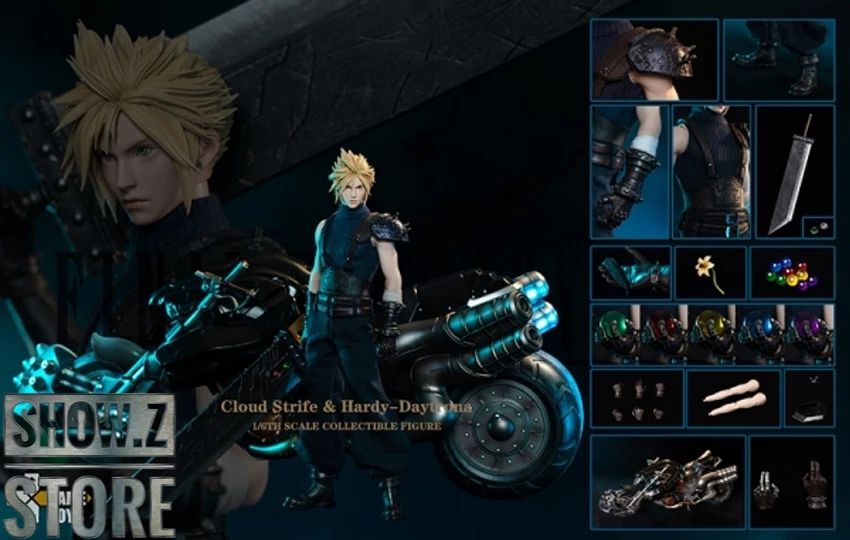The image size is (850, 540).
Task: View the Hardy-Daytona motorcycle thumbnail
Action: pyautogui.click(x=667, y=482)
